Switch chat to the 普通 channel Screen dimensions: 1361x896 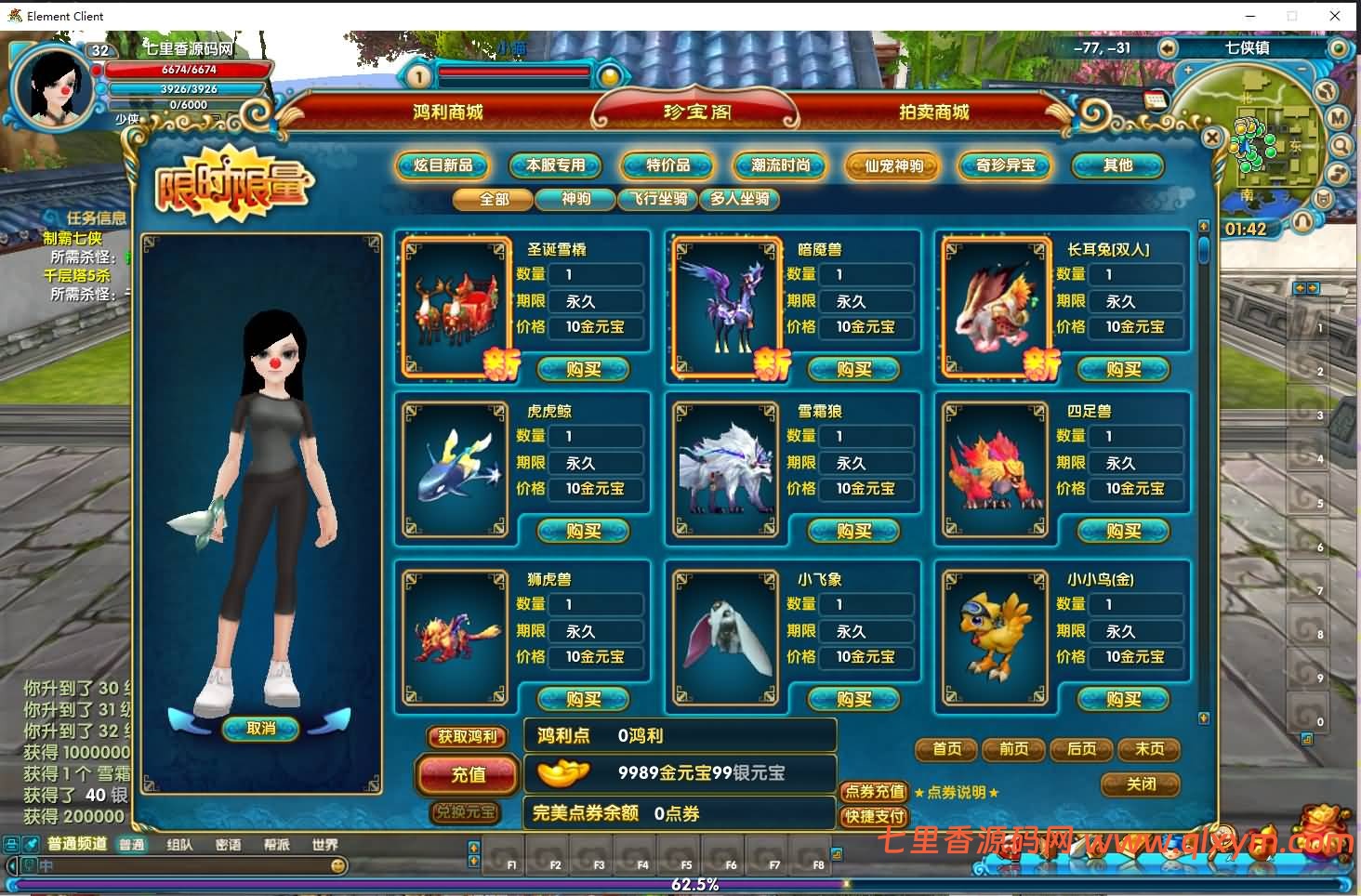point(131,845)
